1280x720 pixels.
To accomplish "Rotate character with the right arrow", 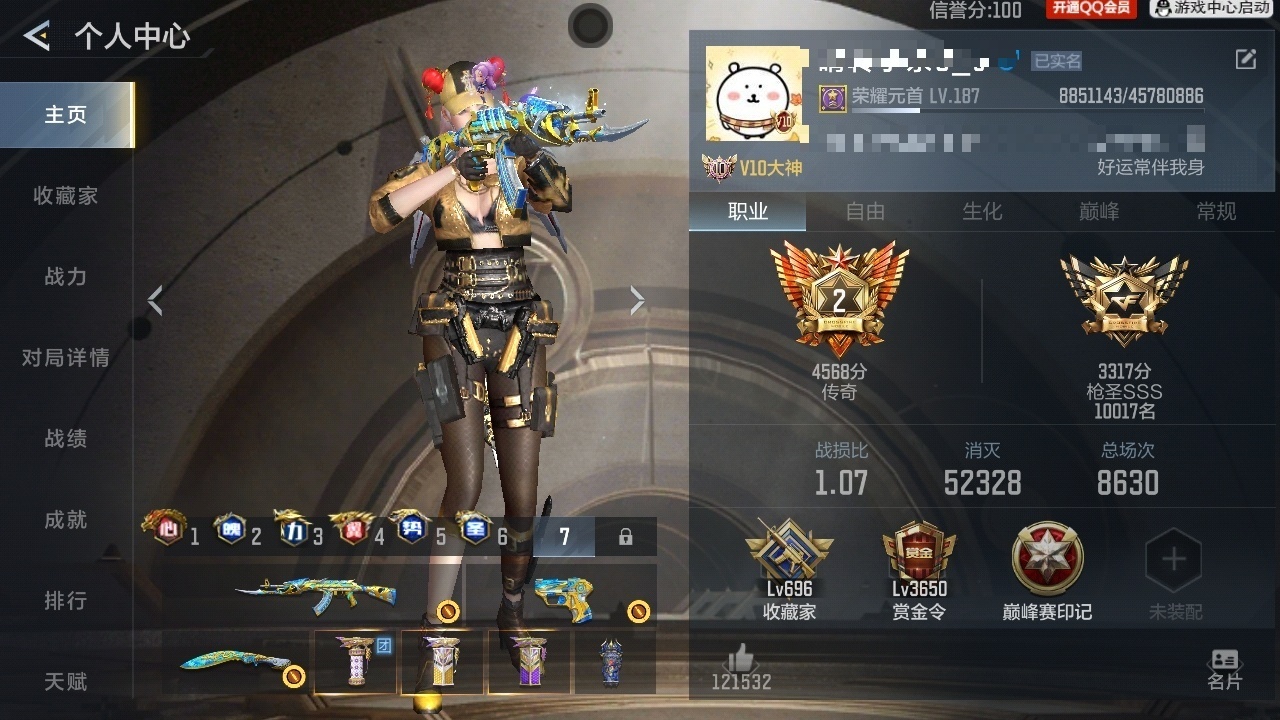I will pyautogui.click(x=637, y=300).
